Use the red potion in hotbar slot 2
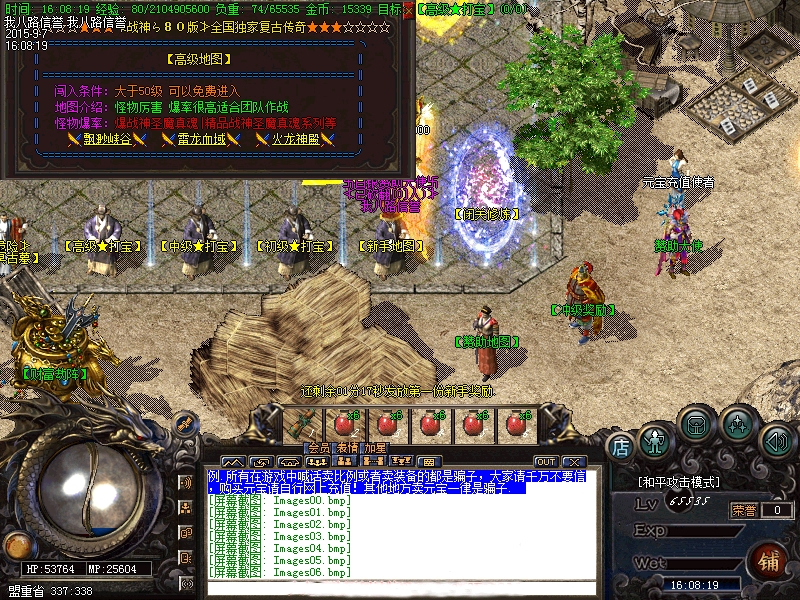Image resolution: width=800 pixels, height=600 pixels. pos(346,423)
